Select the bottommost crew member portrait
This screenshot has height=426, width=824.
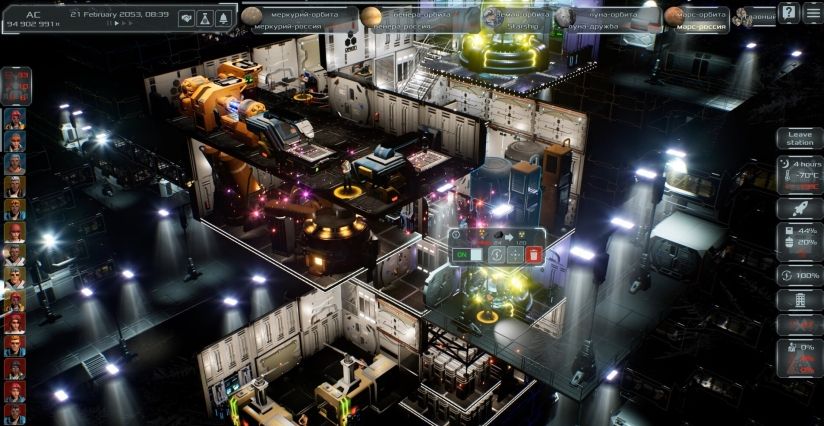click(14, 414)
